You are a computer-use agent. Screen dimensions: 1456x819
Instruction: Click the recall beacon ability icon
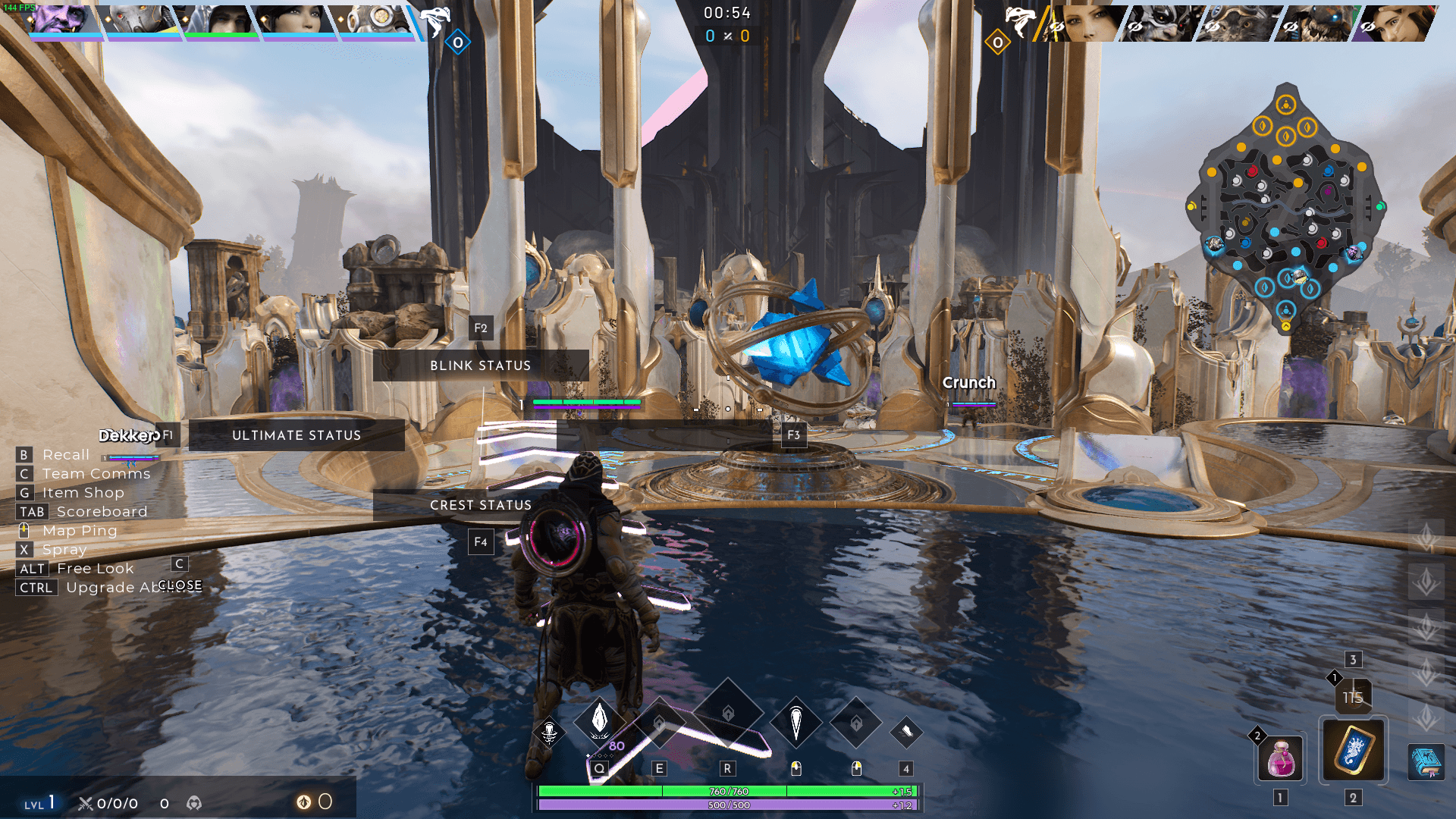[550, 733]
